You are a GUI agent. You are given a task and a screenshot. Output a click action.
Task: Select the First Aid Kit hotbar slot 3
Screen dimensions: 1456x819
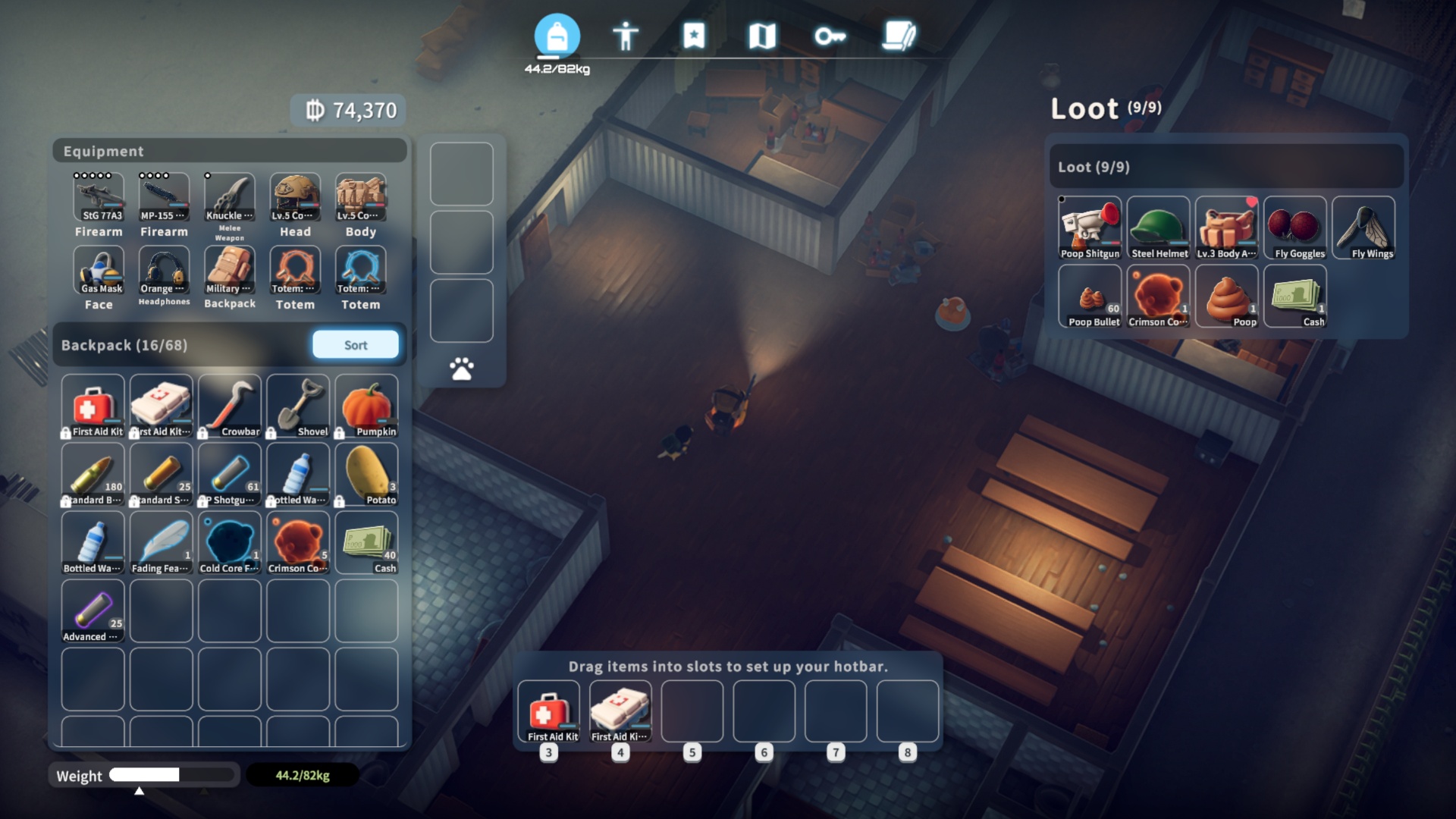(548, 711)
